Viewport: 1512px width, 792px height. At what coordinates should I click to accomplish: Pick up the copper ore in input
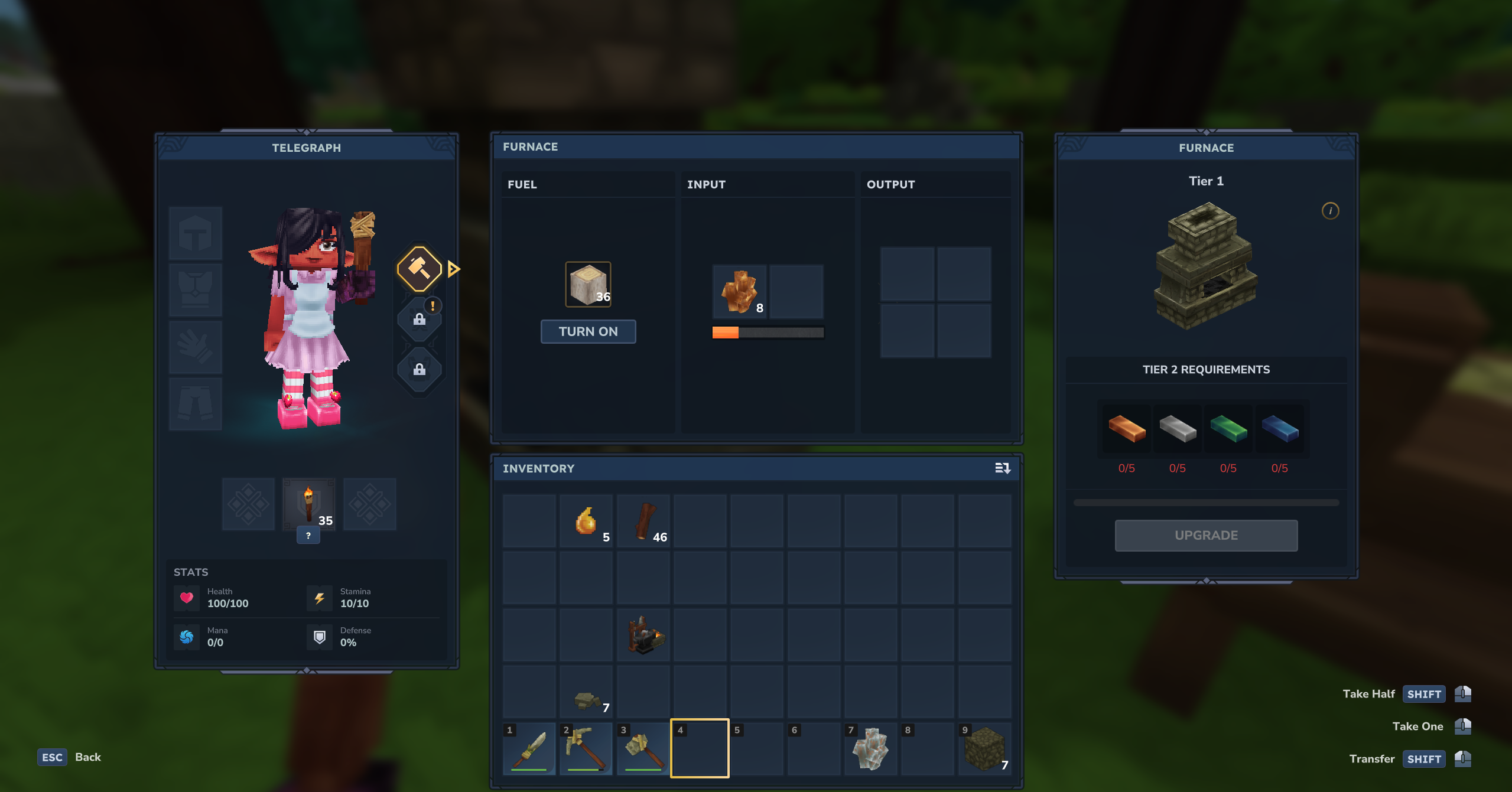pos(739,292)
